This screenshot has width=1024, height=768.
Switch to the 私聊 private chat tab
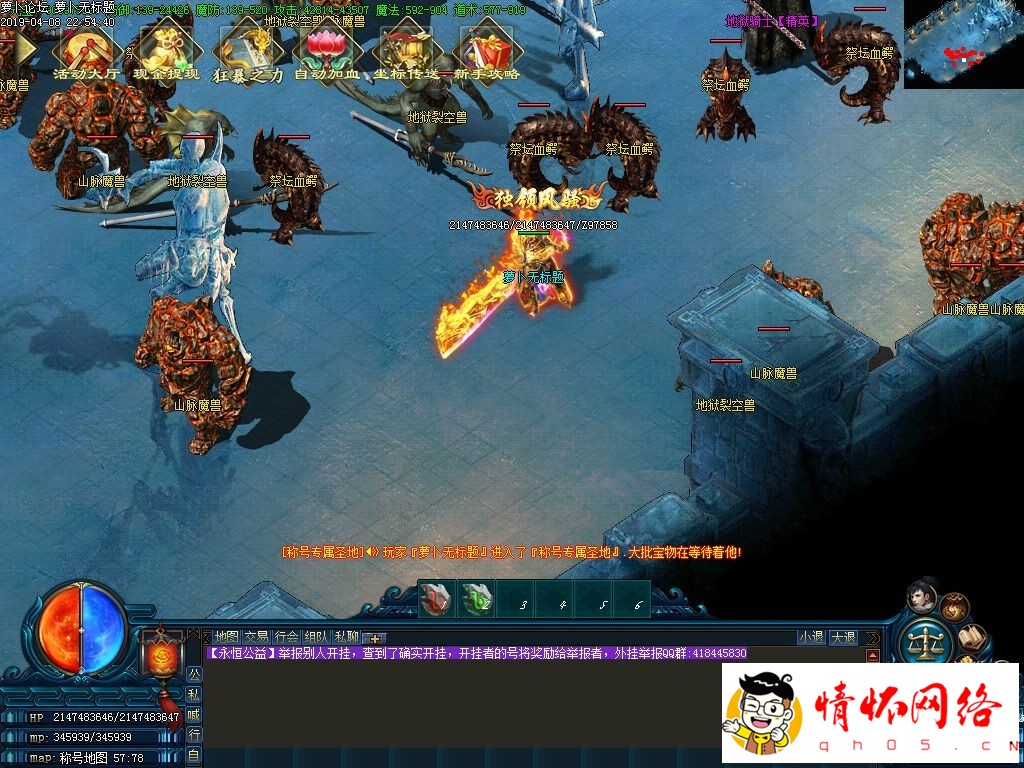tap(347, 637)
